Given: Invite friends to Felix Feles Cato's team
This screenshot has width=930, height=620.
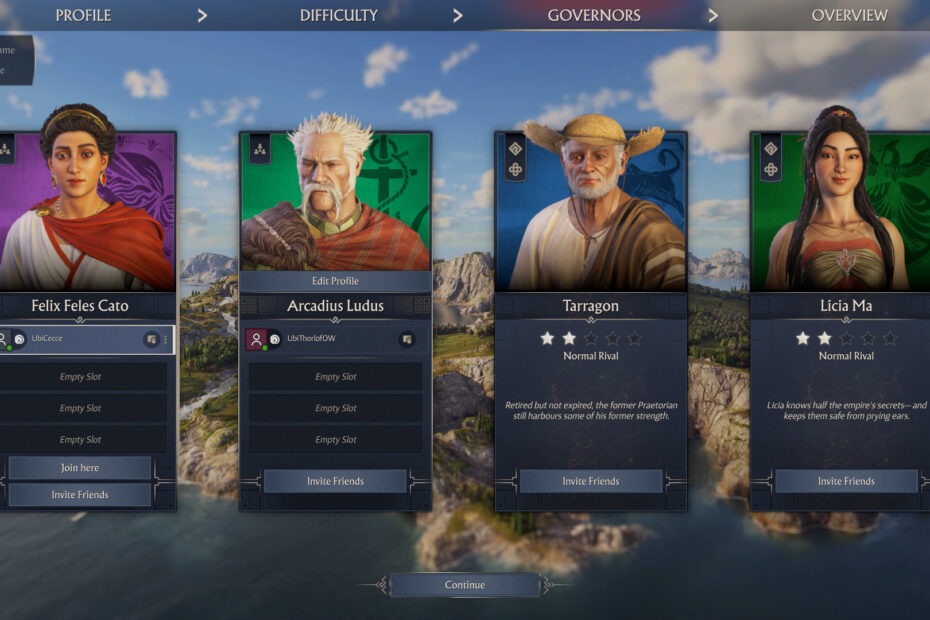Looking at the screenshot, I should tap(80, 495).
